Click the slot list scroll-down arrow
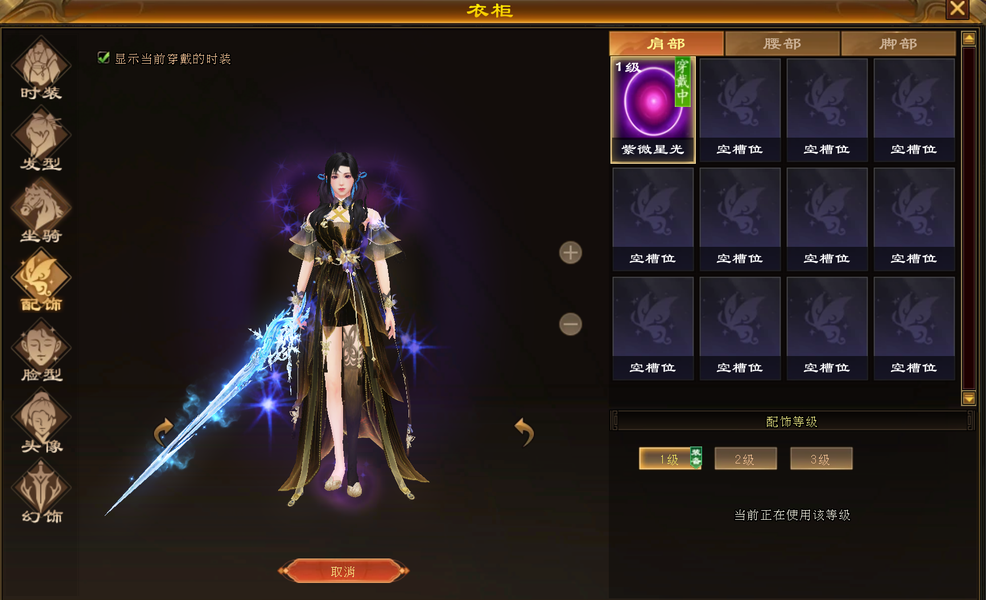The height and width of the screenshot is (600, 986). click(968, 398)
